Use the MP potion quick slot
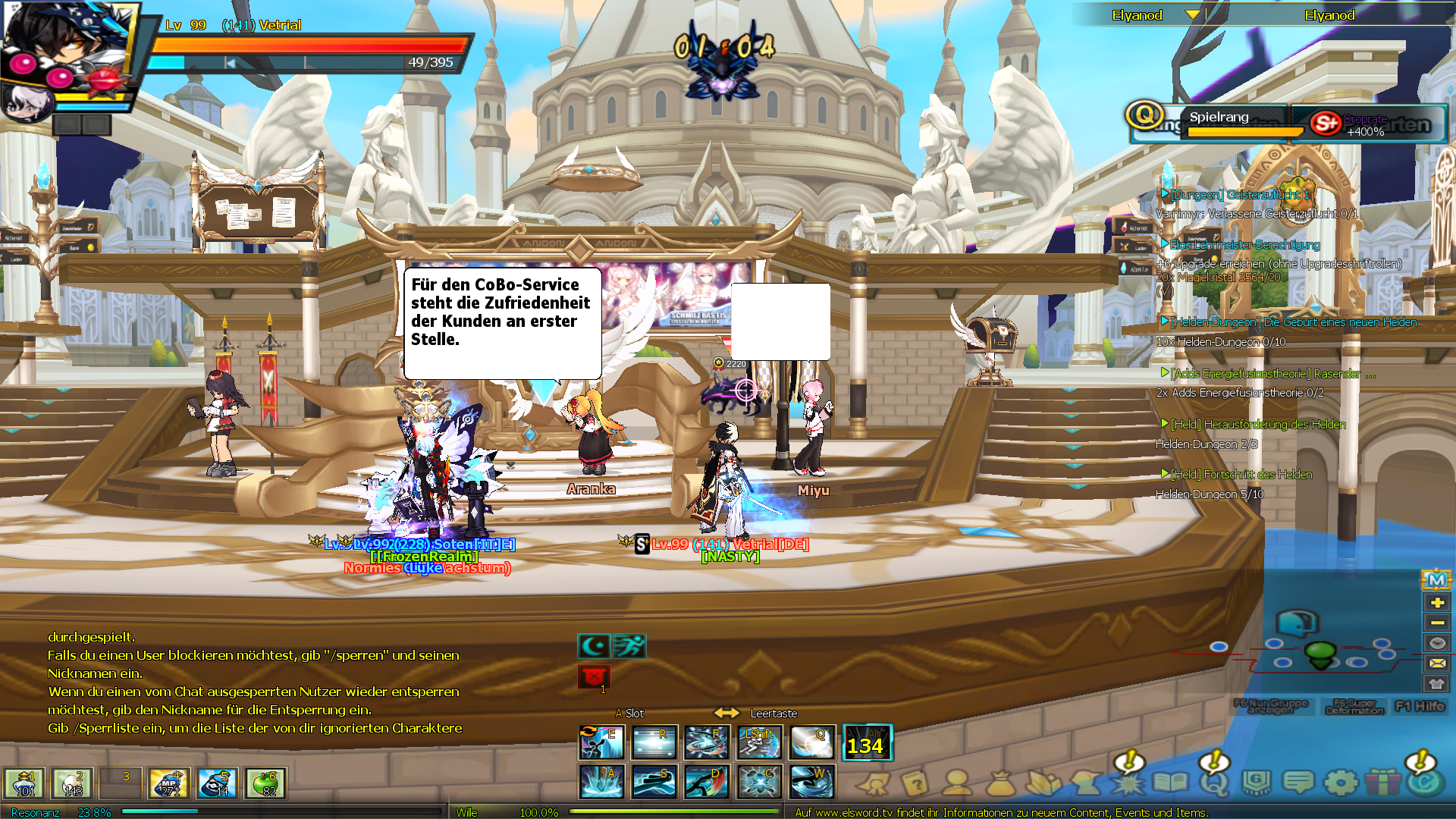This screenshot has width=1456, height=819. tap(169, 783)
